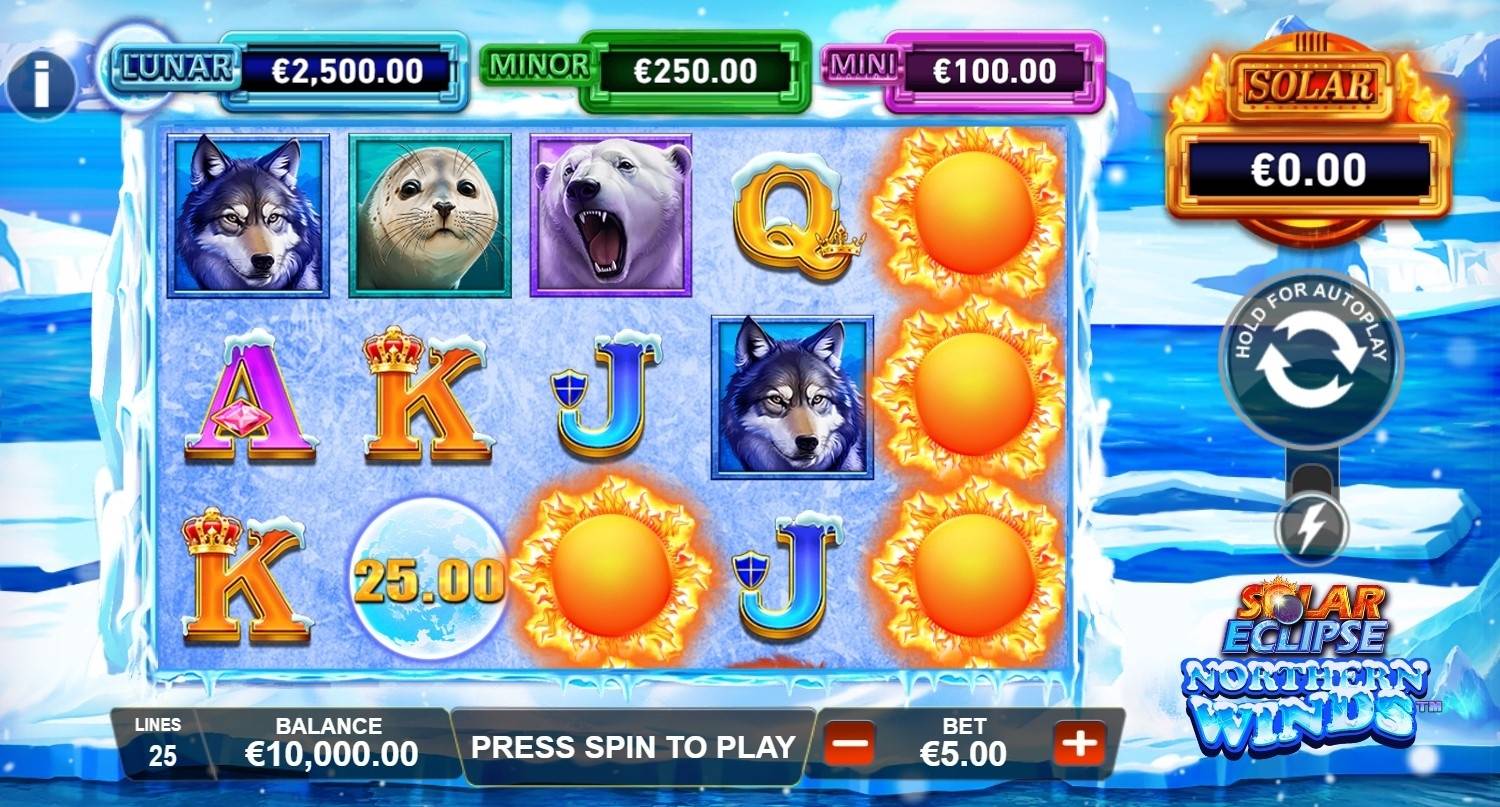Spin the reels with the circular arrows button
Screen dimensions: 1500x807
pyautogui.click(x=1310, y=361)
